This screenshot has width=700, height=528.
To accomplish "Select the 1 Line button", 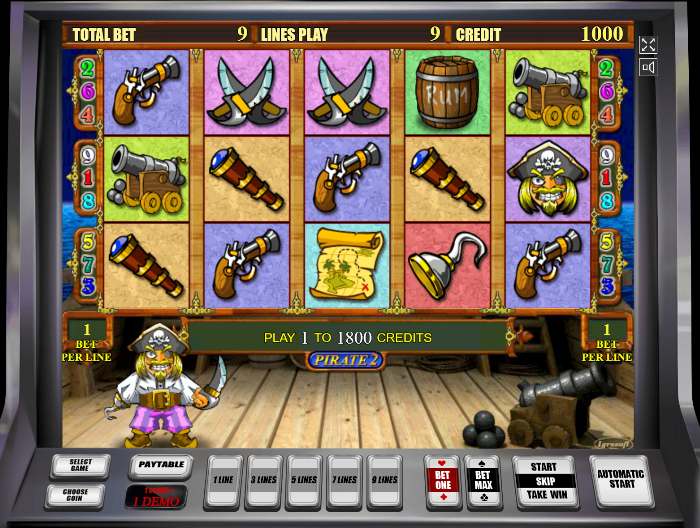I will coord(224,482).
